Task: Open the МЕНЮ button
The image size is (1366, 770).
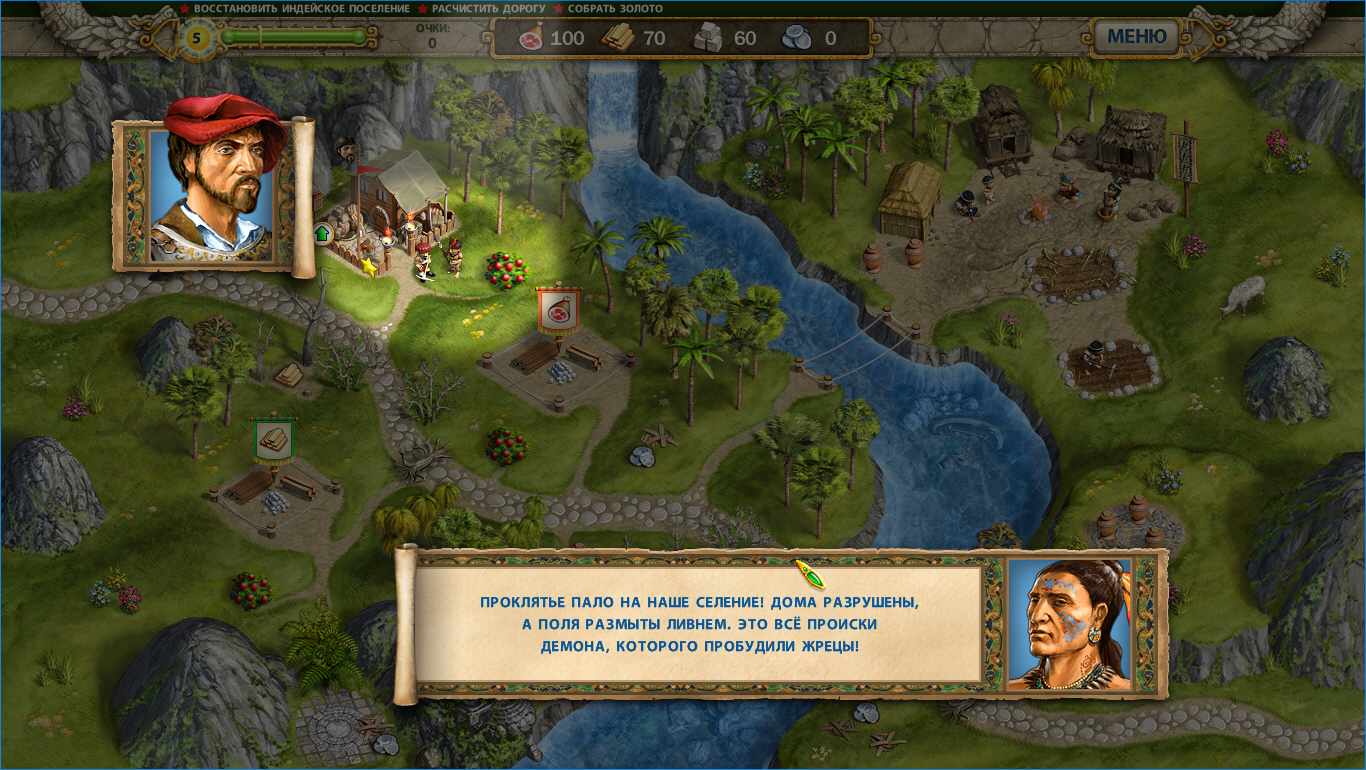Action: (x=1137, y=37)
